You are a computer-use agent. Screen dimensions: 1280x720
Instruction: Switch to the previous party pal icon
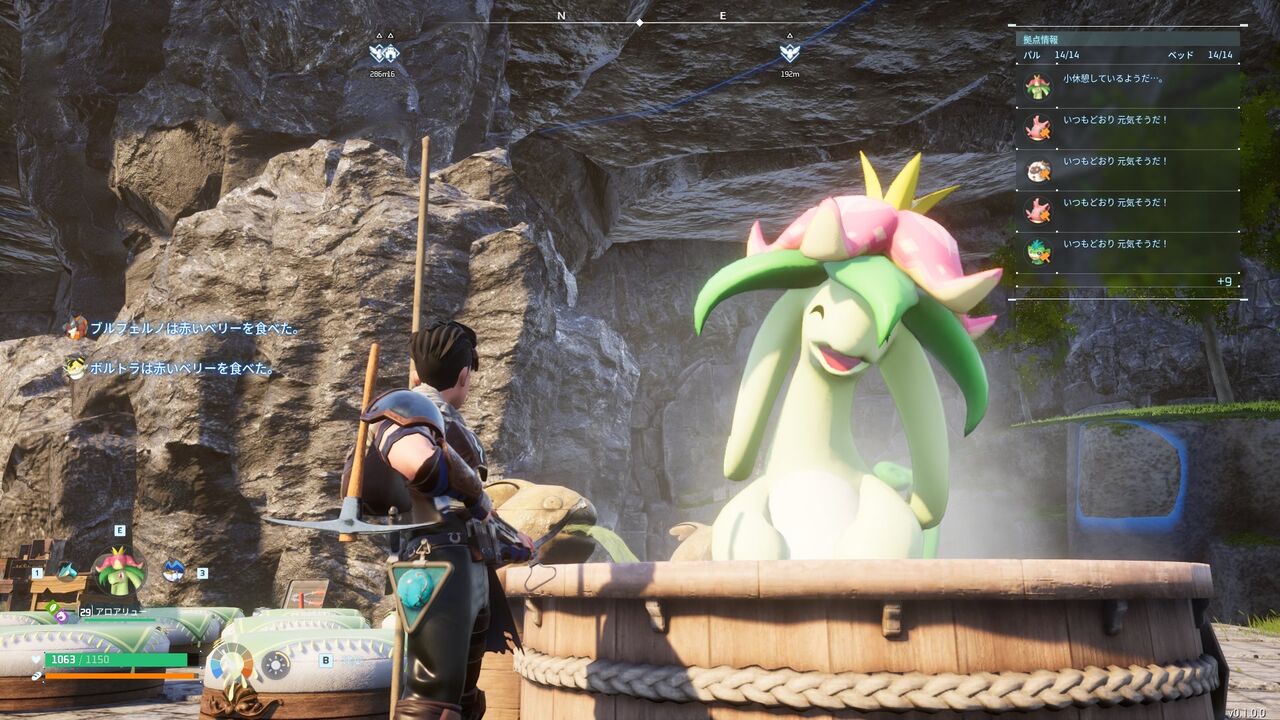(x=66, y=571)
